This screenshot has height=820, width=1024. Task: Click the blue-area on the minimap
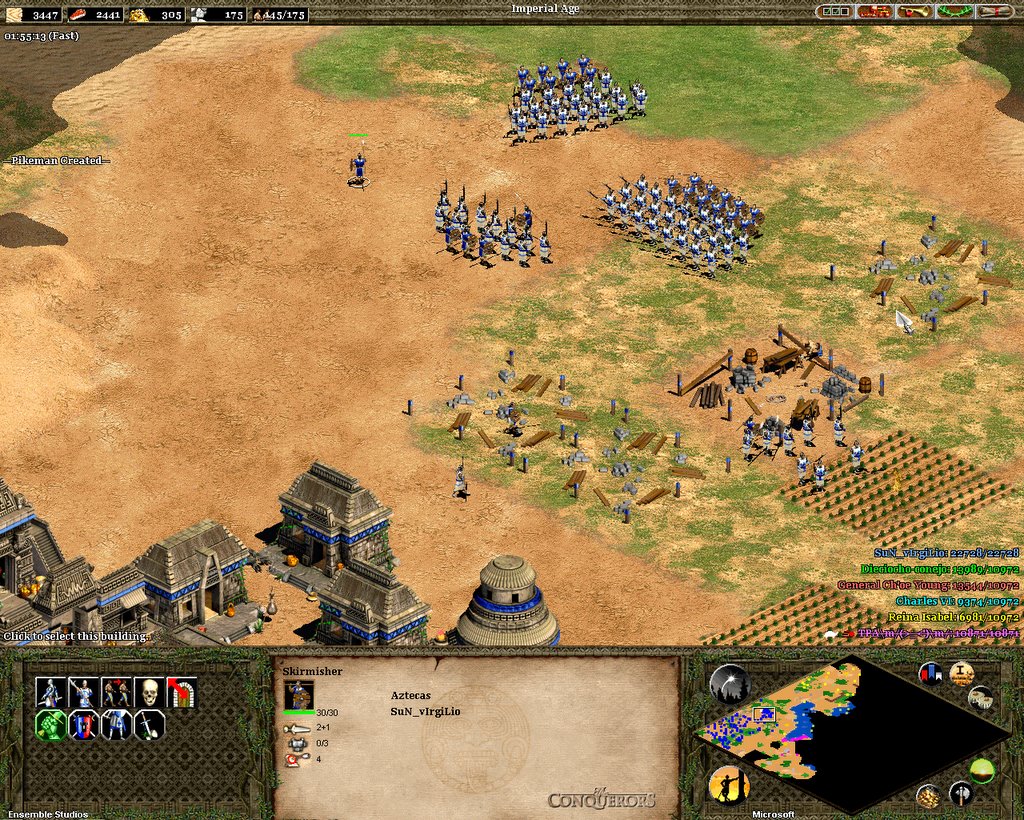pyautogui.click(x=800, y=722)
